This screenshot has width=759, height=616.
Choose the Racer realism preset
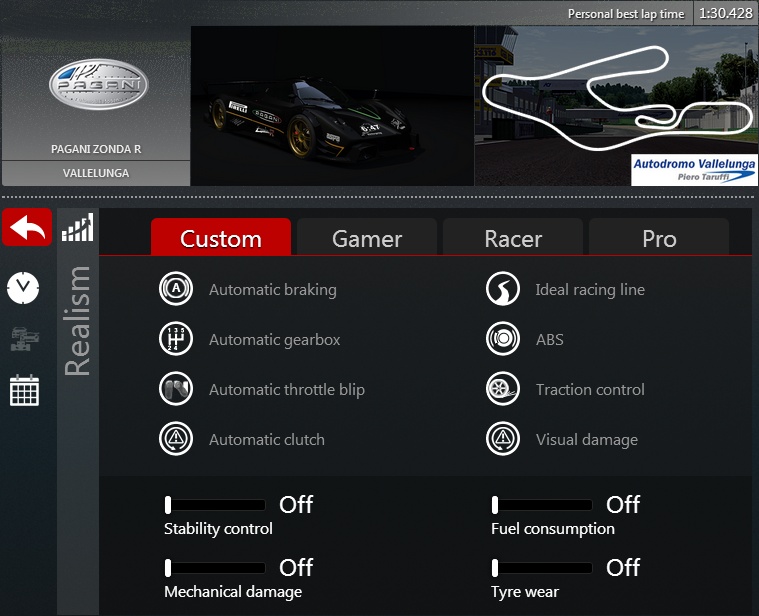point(513,238)
